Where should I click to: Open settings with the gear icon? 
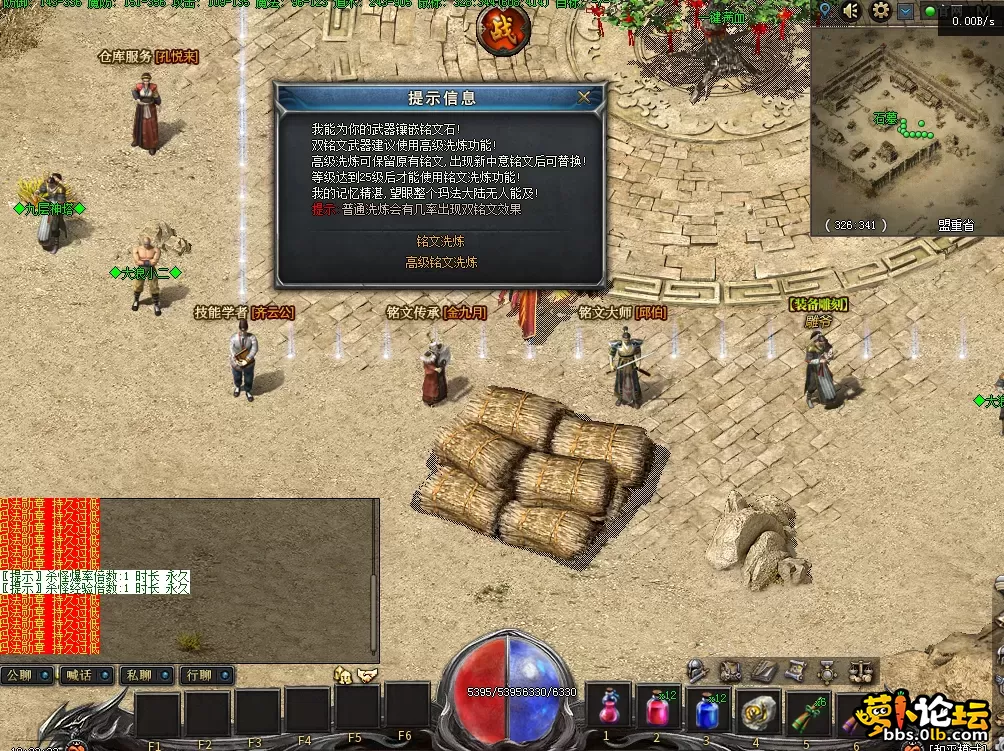[881, 11]
